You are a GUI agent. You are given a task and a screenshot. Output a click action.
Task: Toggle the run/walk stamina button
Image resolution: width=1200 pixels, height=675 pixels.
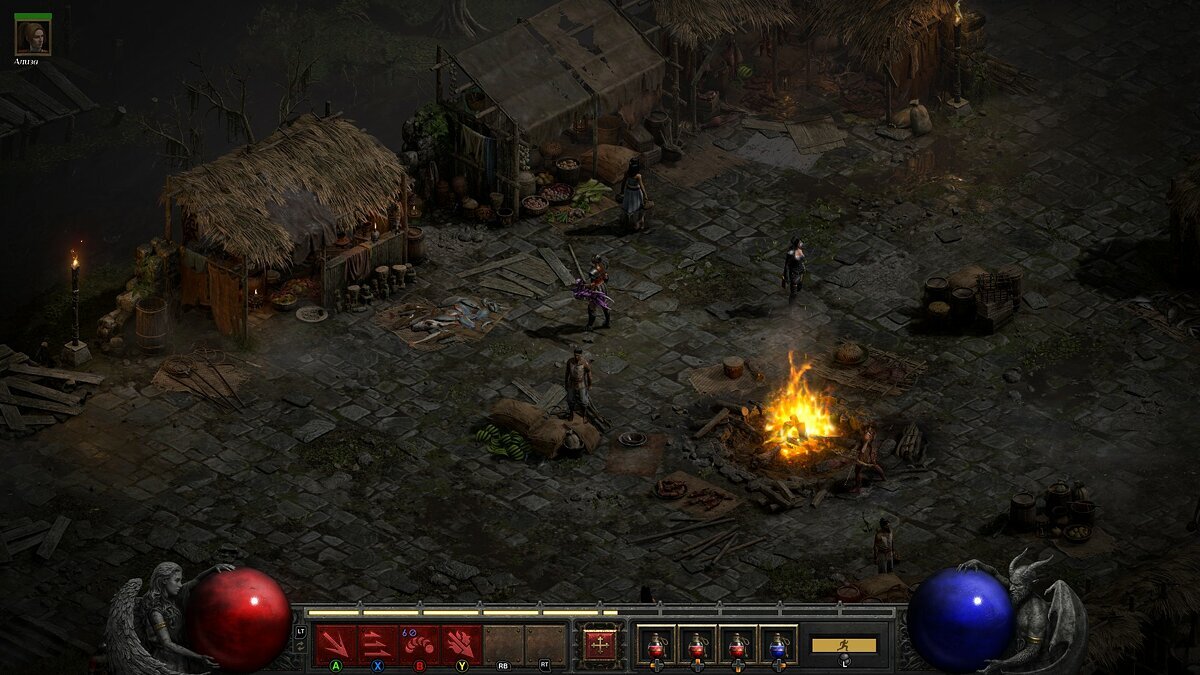click(844, 646)
